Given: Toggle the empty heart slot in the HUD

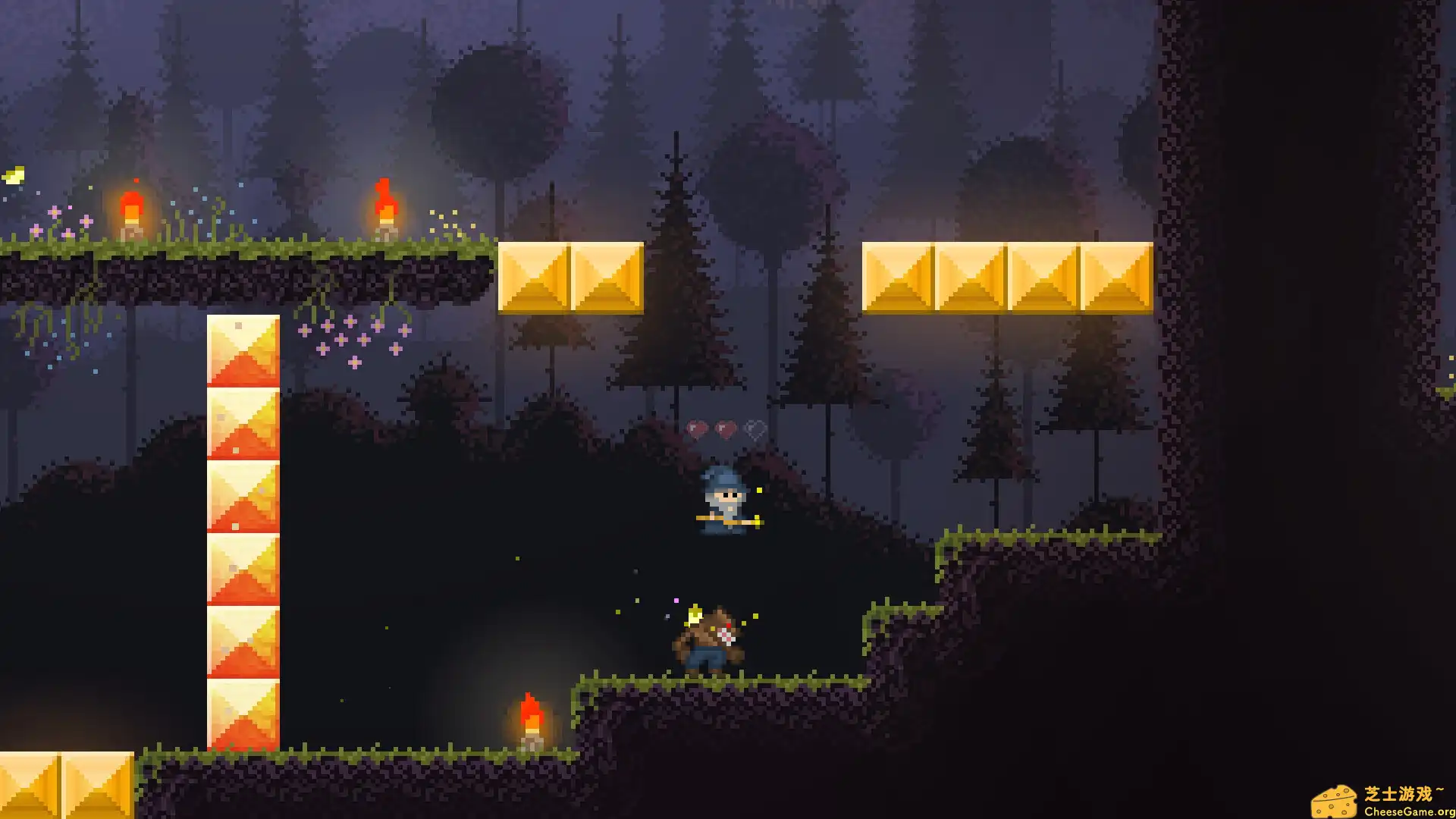Looking at the screenshot, I should [x=754, y=429].
